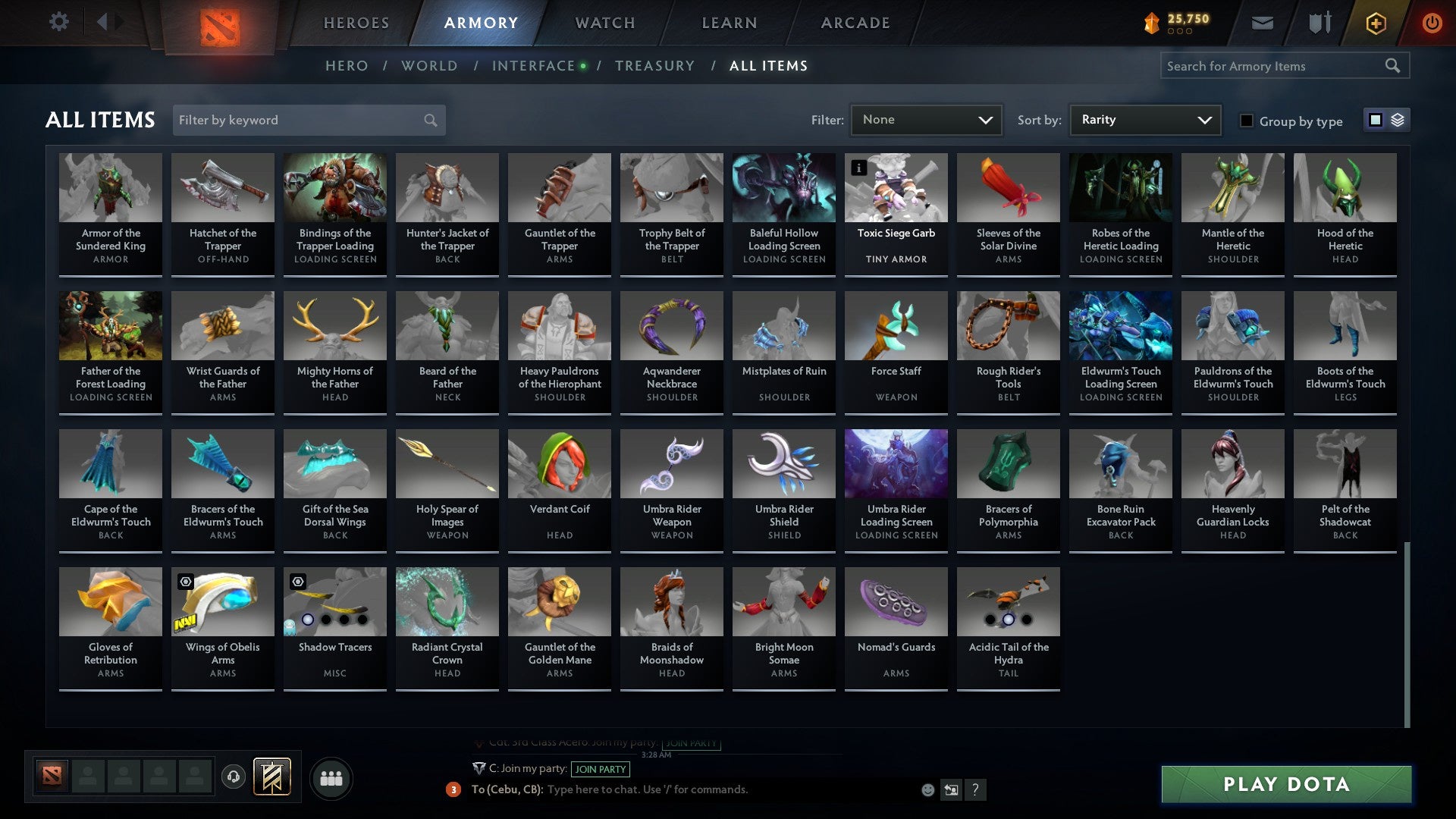Open the Dota Plus hexagon icon
Image resolution: width=1456 pixels, height=819 pixels.
pyautogui.click(x=1376, y=23)
